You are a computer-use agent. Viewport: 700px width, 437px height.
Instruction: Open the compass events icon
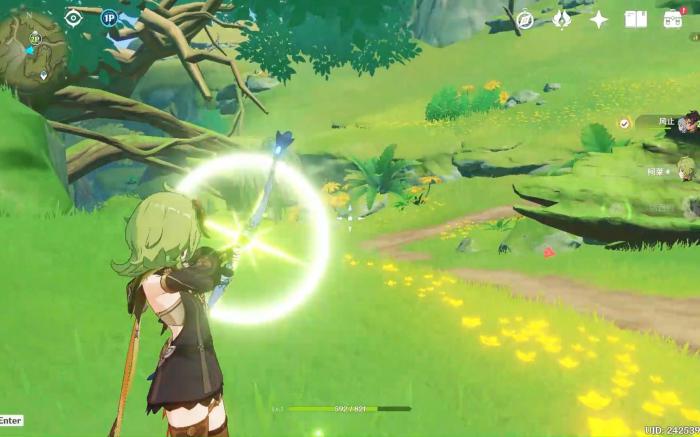[x=525, y=19]
